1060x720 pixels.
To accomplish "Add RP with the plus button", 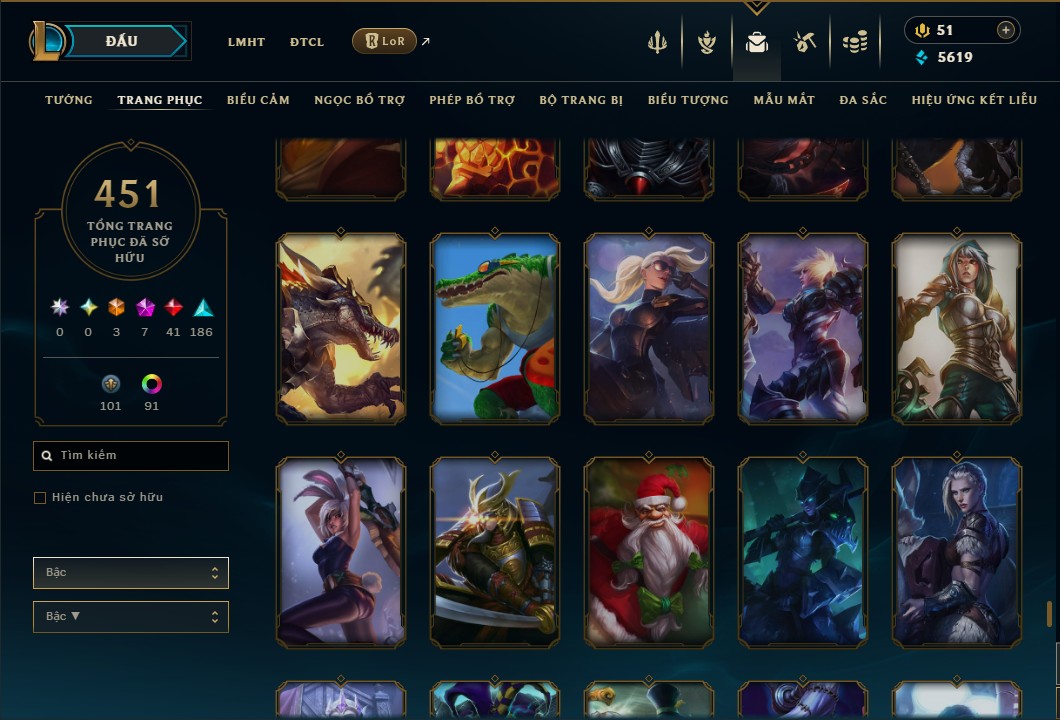I will [x=1005, y=30].
